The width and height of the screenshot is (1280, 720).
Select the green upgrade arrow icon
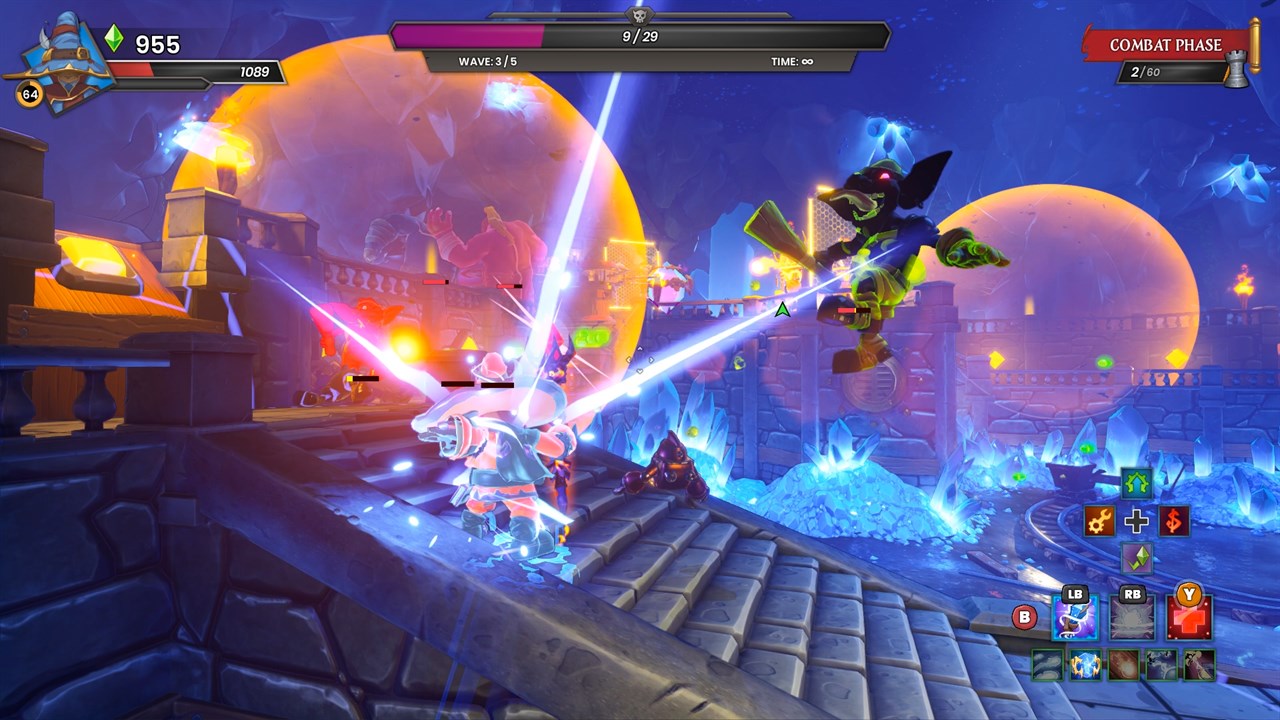coord(1136,484)
